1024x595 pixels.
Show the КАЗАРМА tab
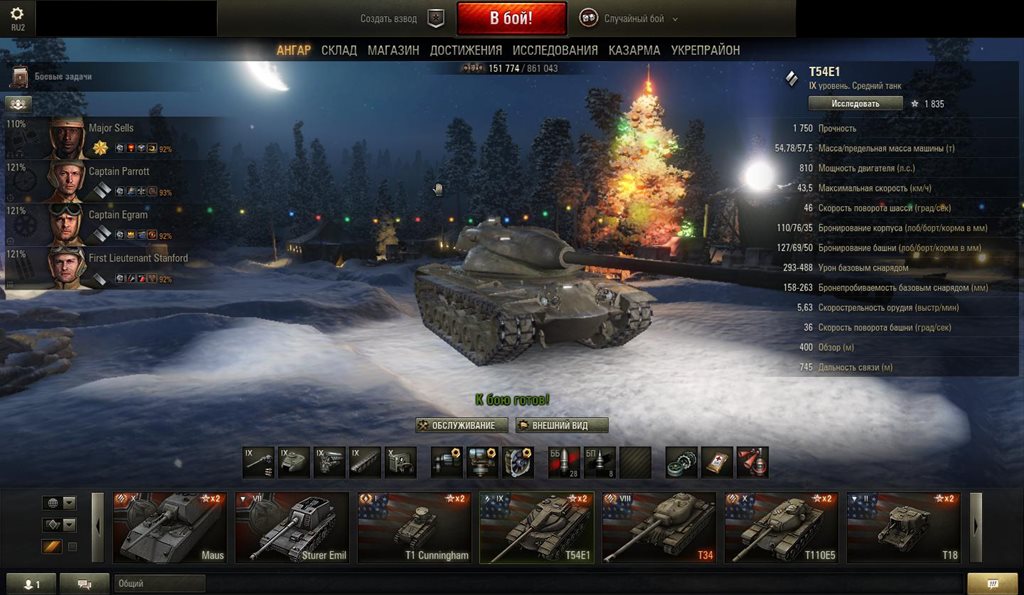[x=634, y=50]
